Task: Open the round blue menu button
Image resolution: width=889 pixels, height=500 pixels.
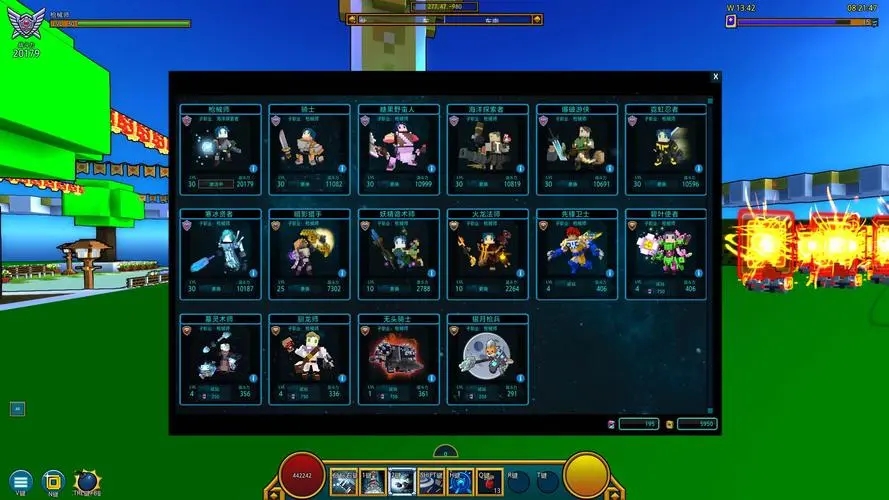Action: (x=21, y=481)
